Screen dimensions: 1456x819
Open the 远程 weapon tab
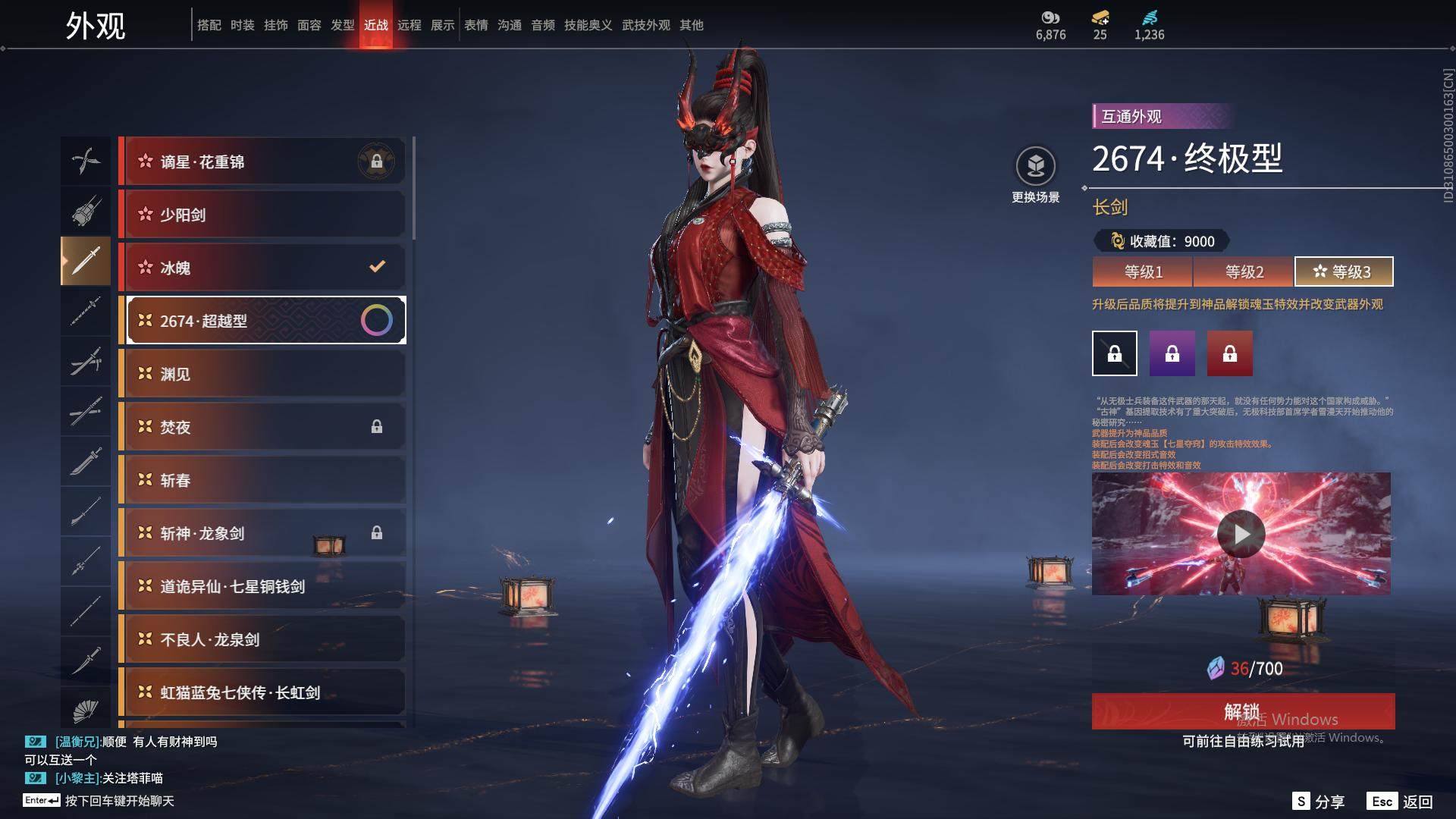(x=409, y=25)
